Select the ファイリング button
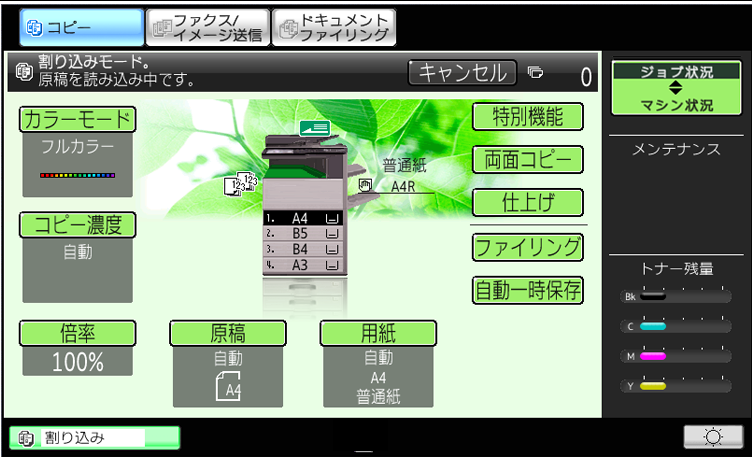The width and height of the screenshot is (752, 458). (x=527, y=246)
